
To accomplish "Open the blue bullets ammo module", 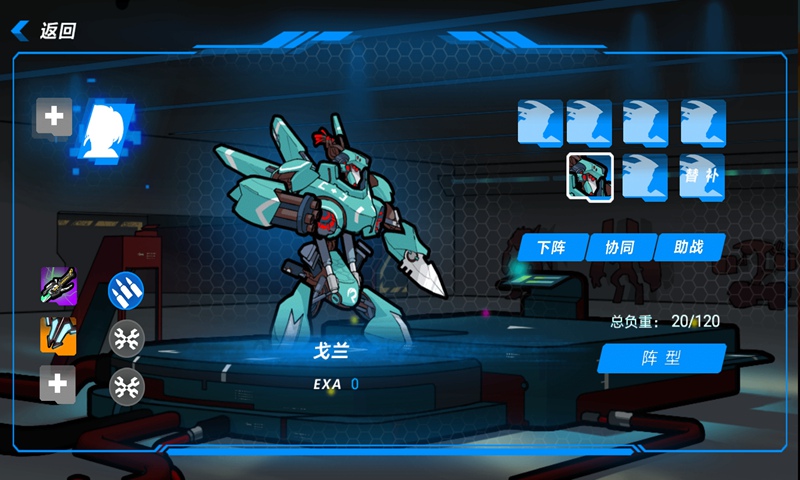I will click(x=126, y=289).
